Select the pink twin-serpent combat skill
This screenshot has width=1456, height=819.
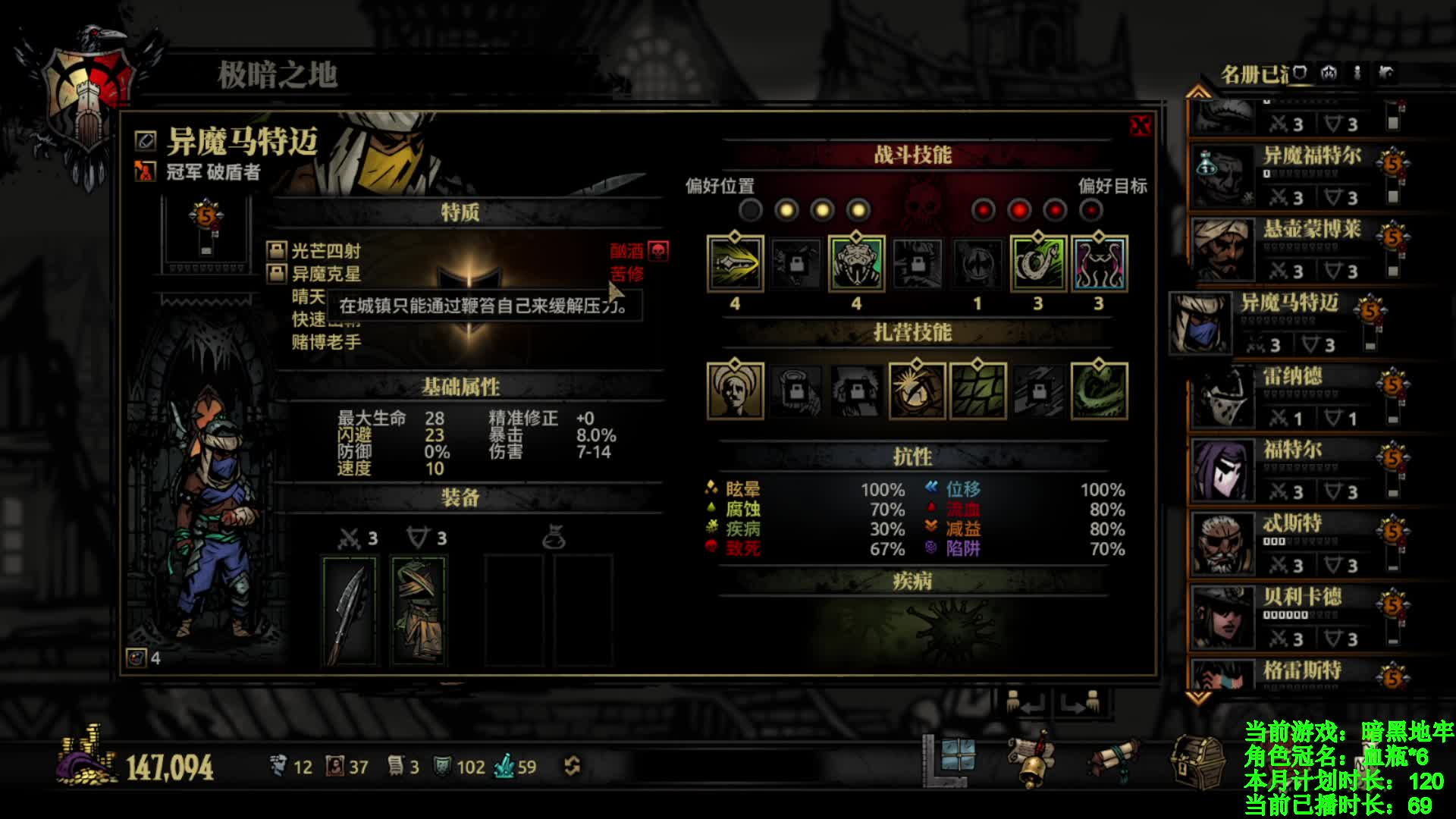(x=1099, y=264)
